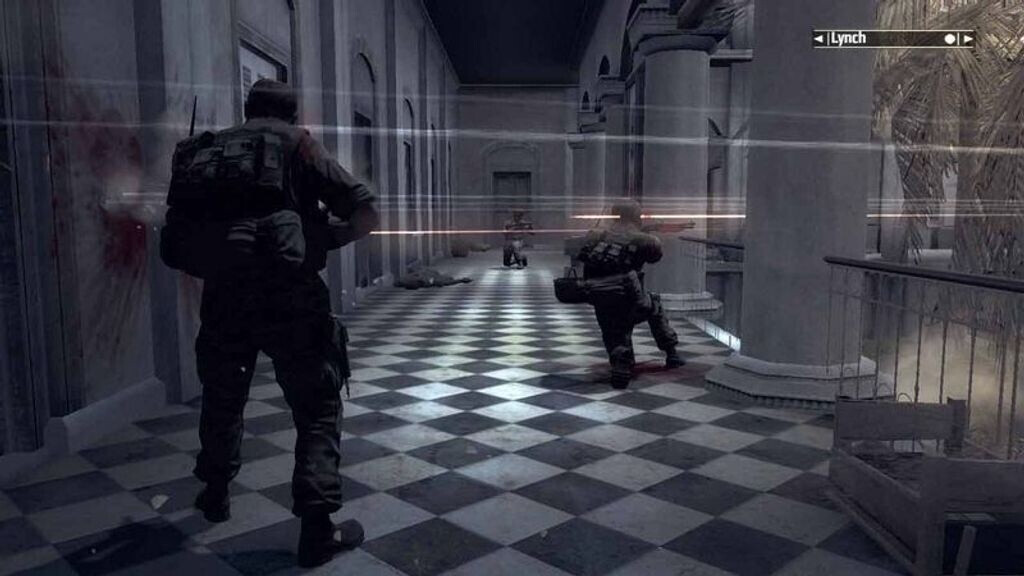
Task: Click the white dot on the Lynch bar
Action: pyautogui.click(x=950, y=39)
